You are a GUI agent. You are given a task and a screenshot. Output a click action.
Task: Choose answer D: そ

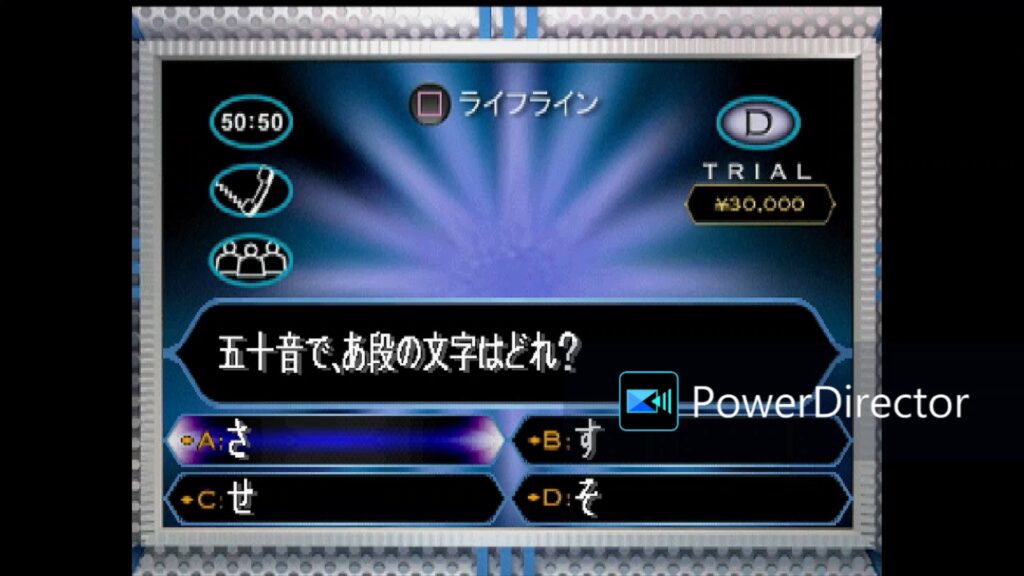pyautogui.click(x=680, y=498)
